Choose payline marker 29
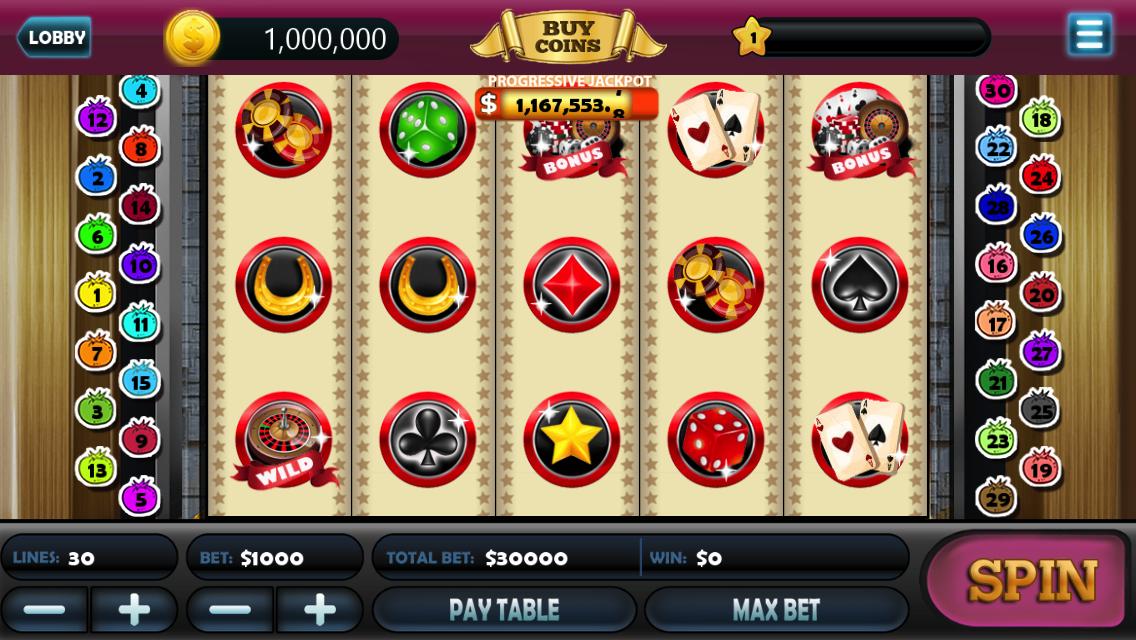Viewport: 1136px width, 640px height. 996,497
